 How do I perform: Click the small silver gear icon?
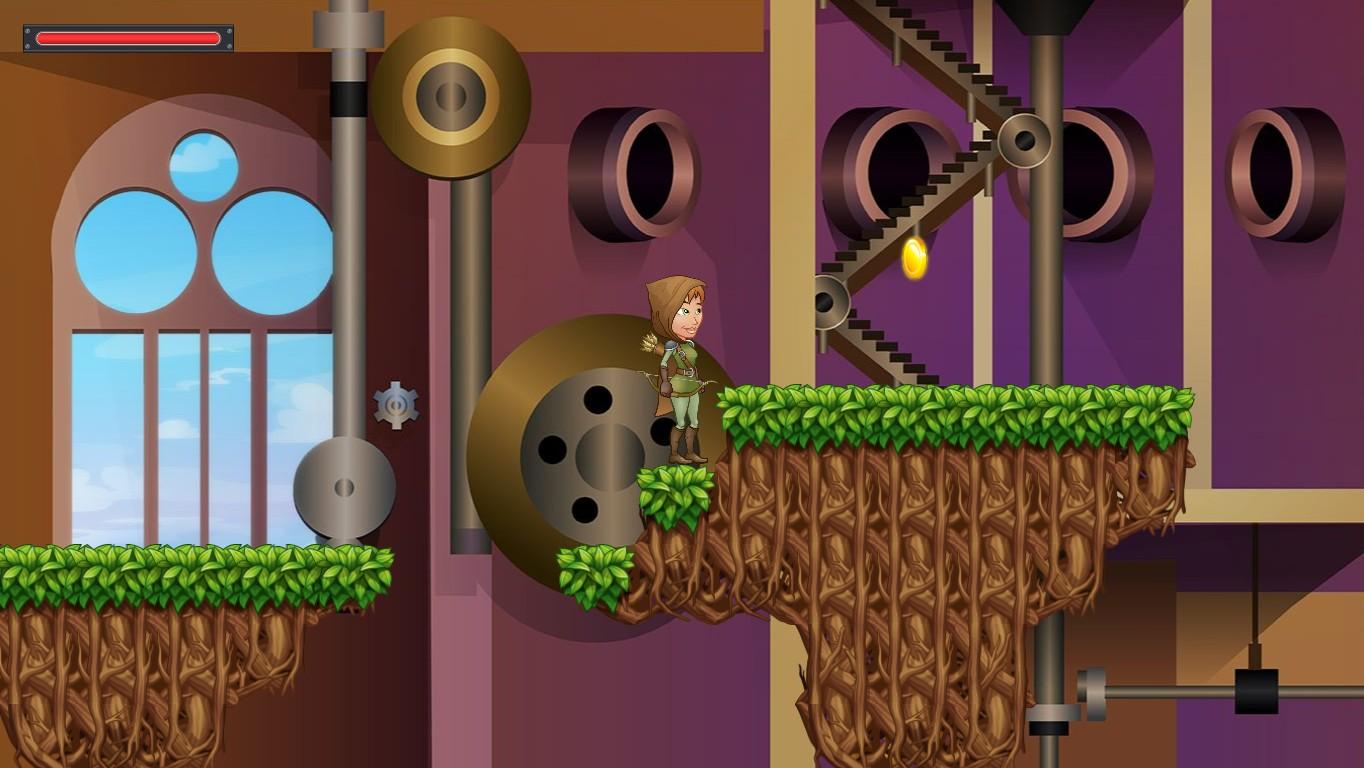[x=397, y=404]
